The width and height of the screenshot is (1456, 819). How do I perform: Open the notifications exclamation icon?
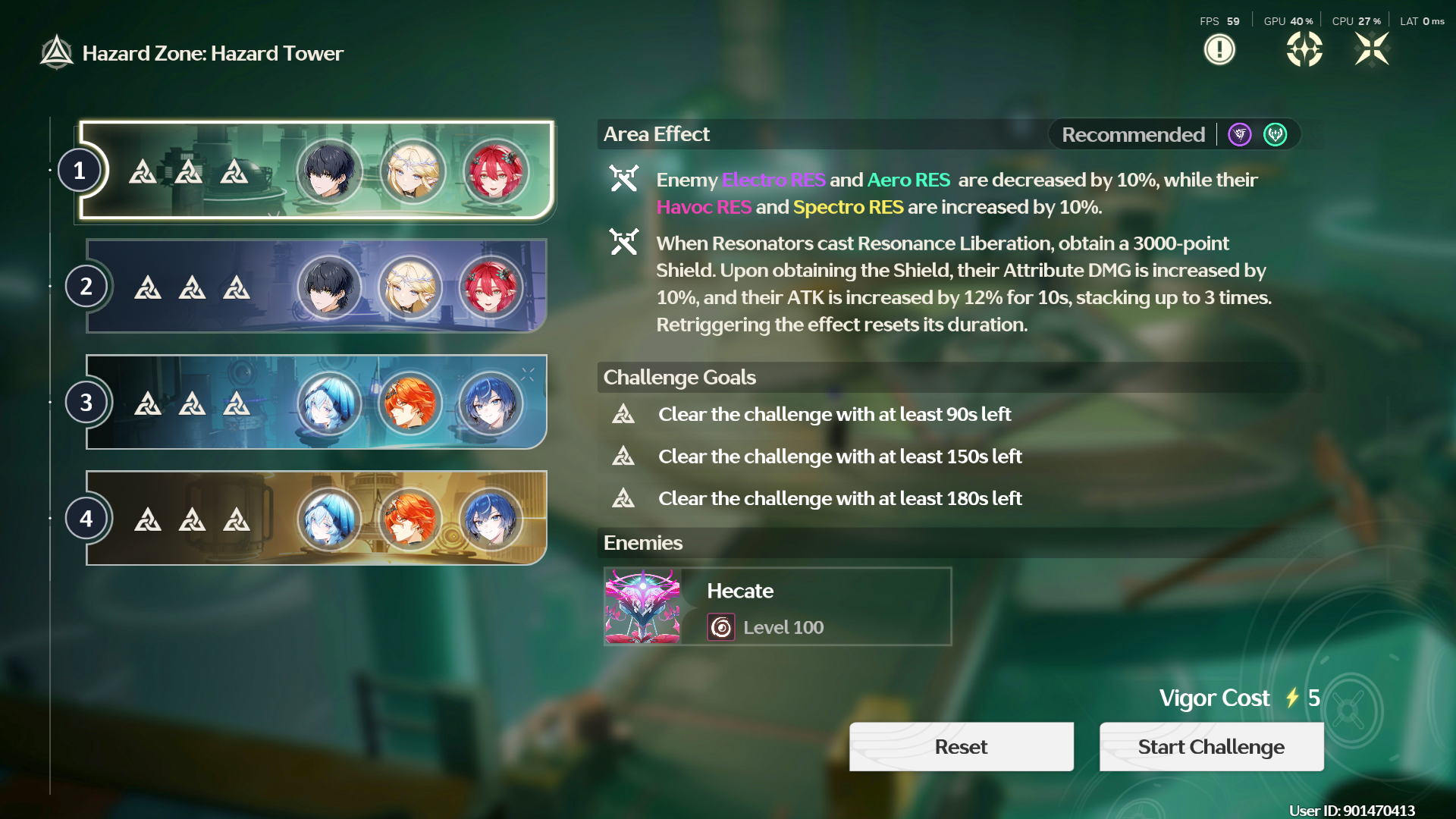[1220, 49]
